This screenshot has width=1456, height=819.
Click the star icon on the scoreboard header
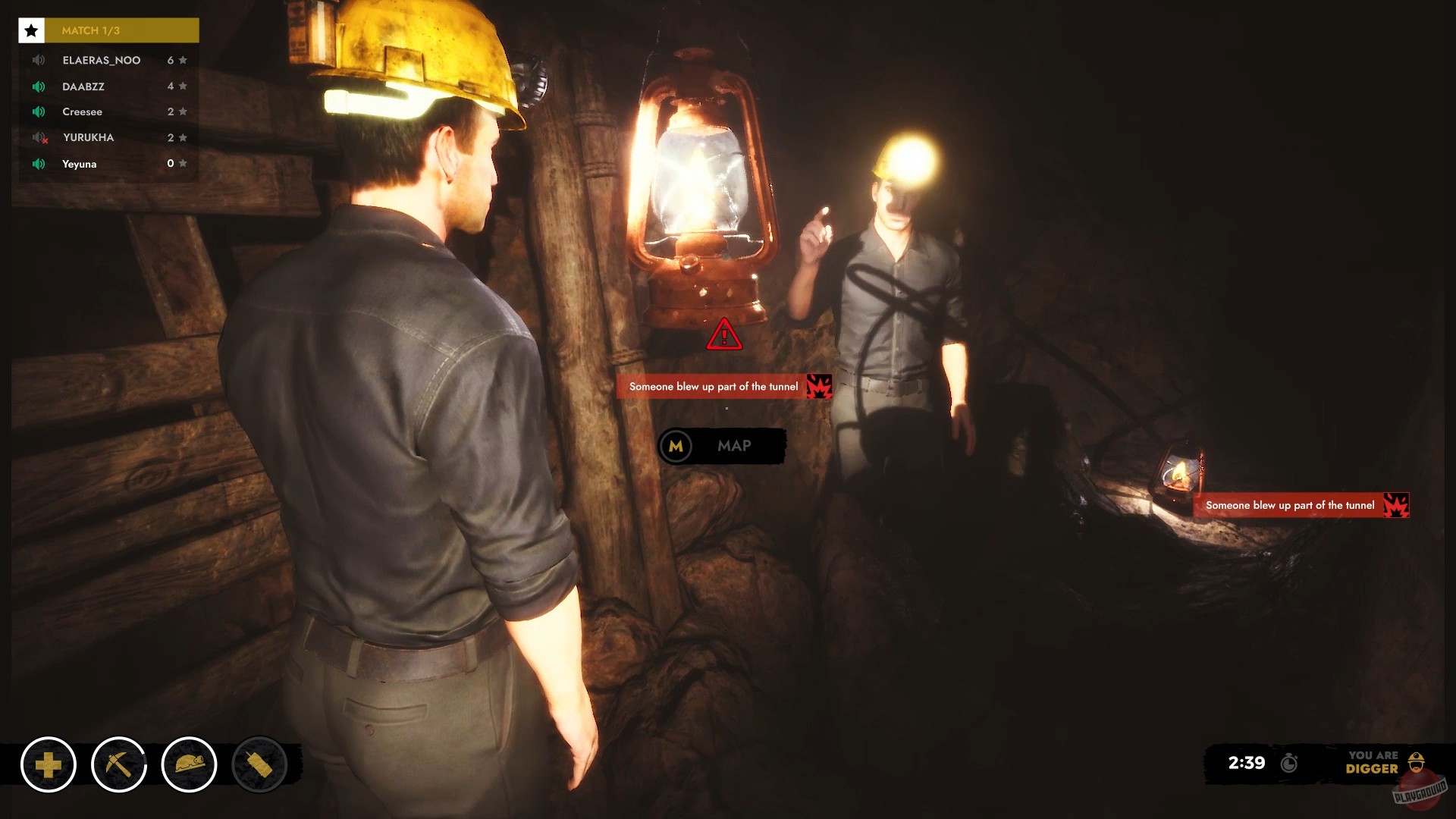pyautogui.click(x=30, y=30)
